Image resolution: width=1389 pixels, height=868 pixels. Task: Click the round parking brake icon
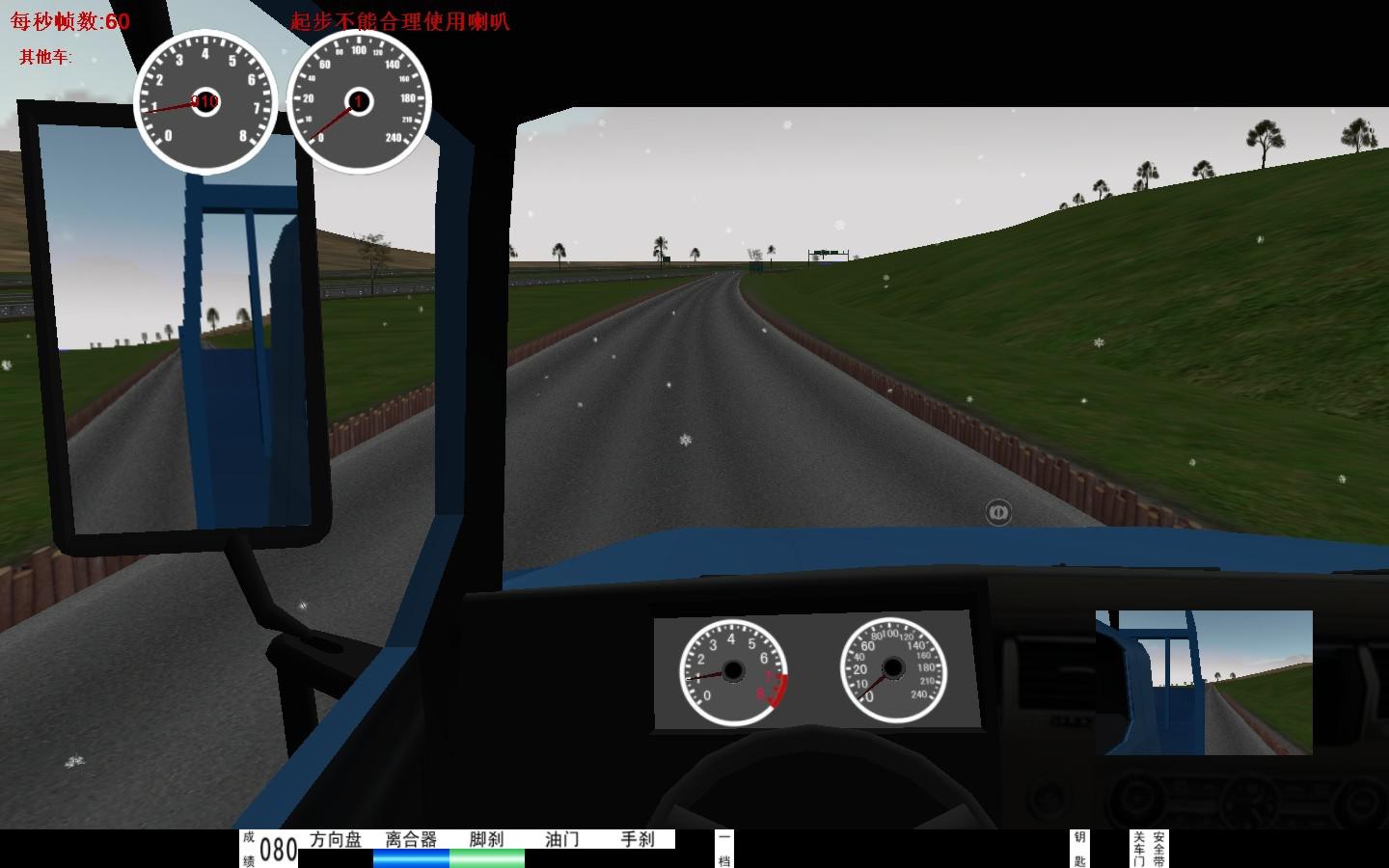998,512
